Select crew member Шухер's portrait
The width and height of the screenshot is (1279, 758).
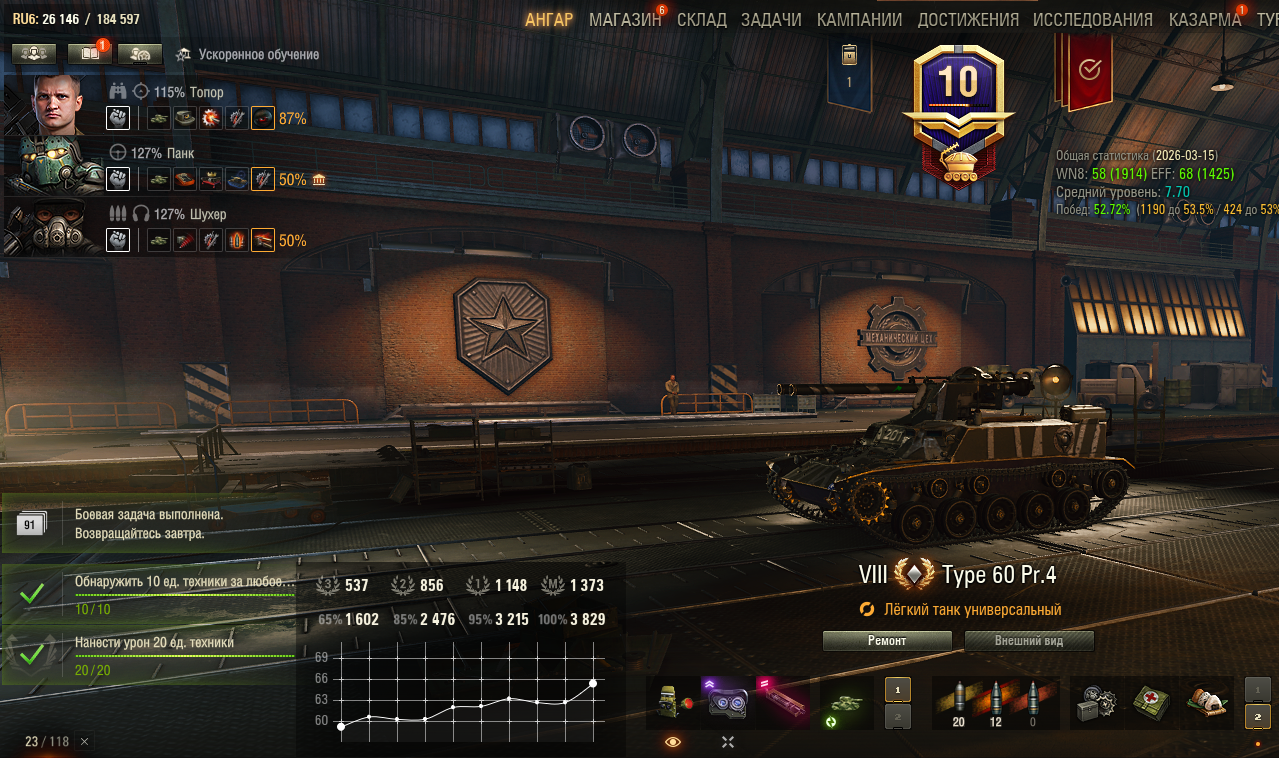tap(56, 227)
